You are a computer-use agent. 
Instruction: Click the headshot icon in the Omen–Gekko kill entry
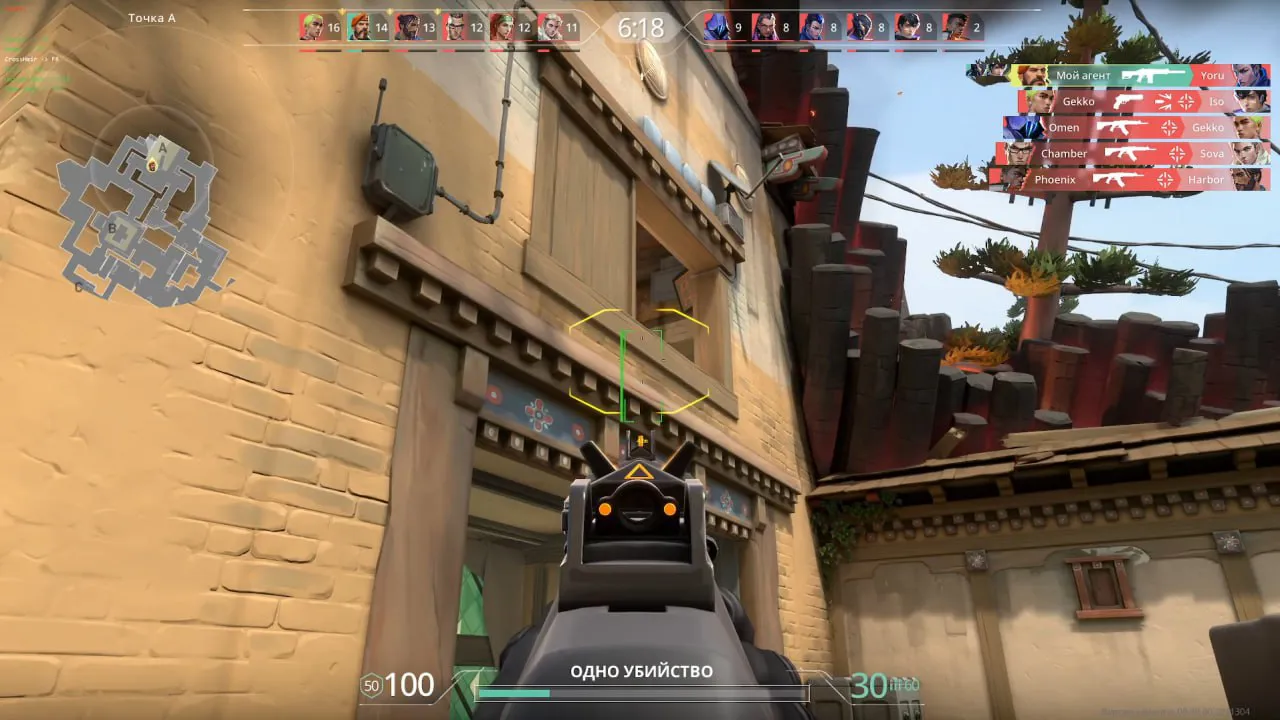(1168, 127)
